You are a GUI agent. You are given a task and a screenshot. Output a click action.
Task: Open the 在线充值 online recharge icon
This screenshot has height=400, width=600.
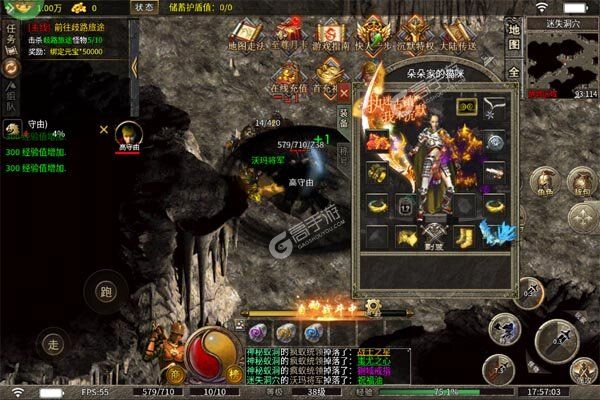click(x=289, y=77)
